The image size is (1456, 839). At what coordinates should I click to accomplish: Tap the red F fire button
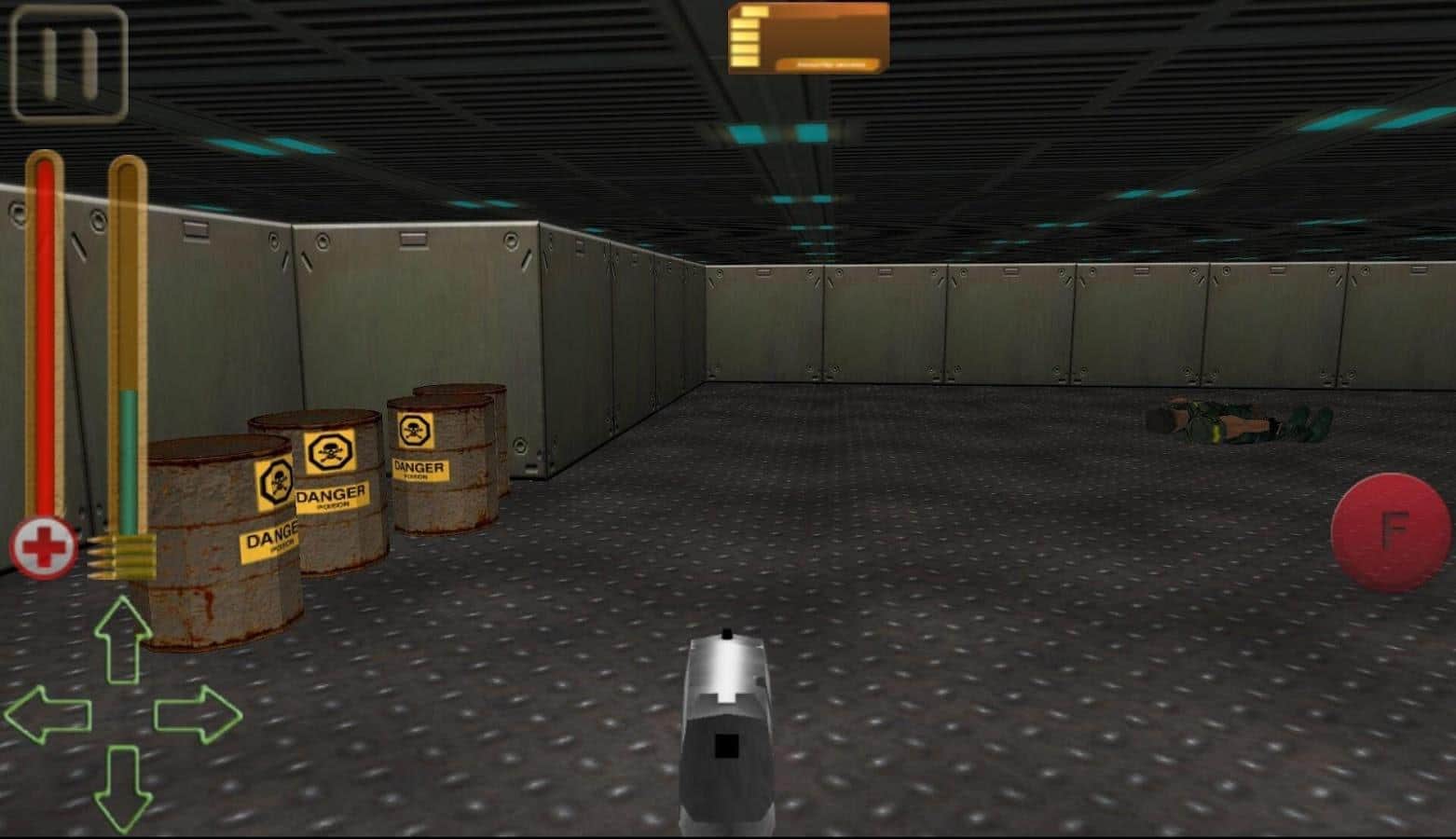click(x=1390, y=530)
